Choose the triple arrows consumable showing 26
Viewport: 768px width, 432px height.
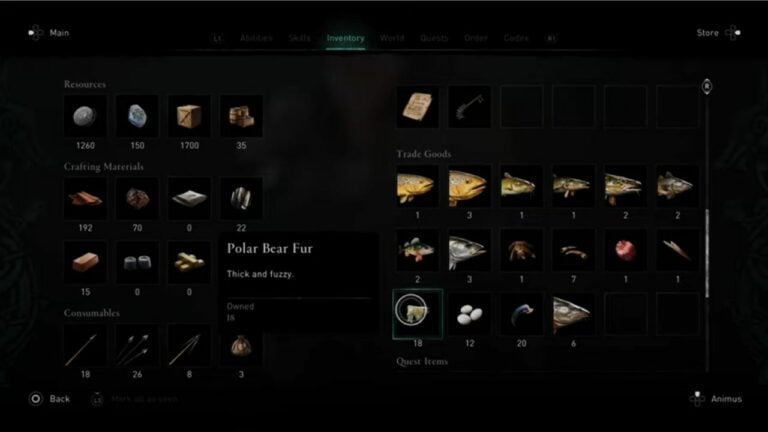click(x=136, y=346)
